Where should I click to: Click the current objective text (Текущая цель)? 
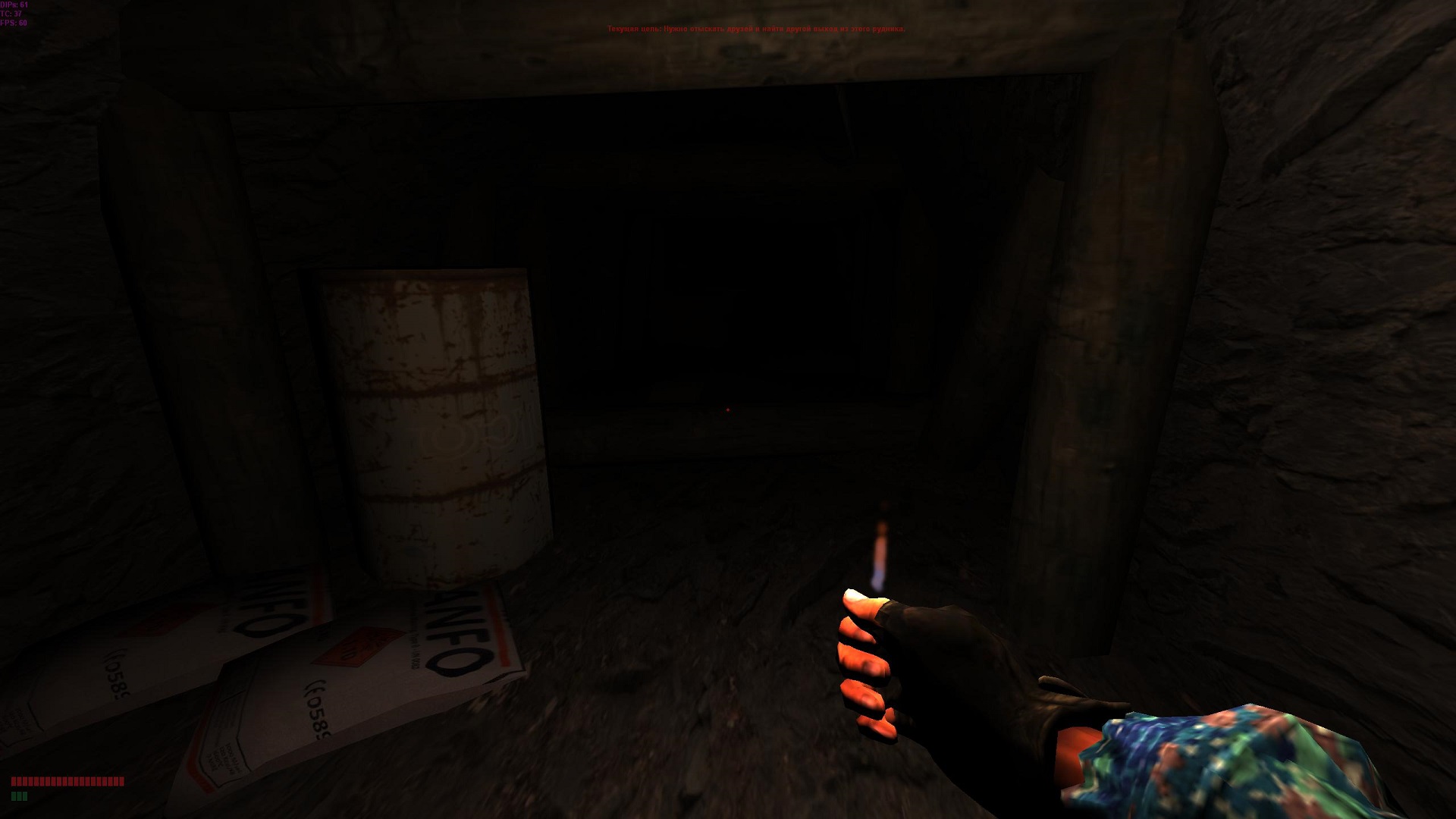[755, 29]
